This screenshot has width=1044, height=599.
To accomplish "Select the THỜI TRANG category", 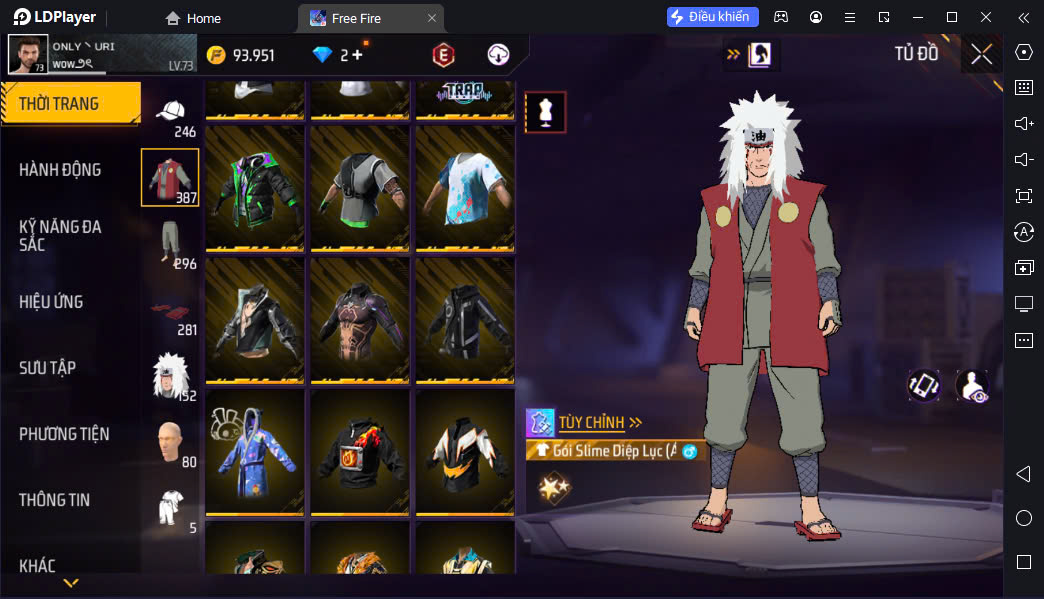I will click(62, 104).
